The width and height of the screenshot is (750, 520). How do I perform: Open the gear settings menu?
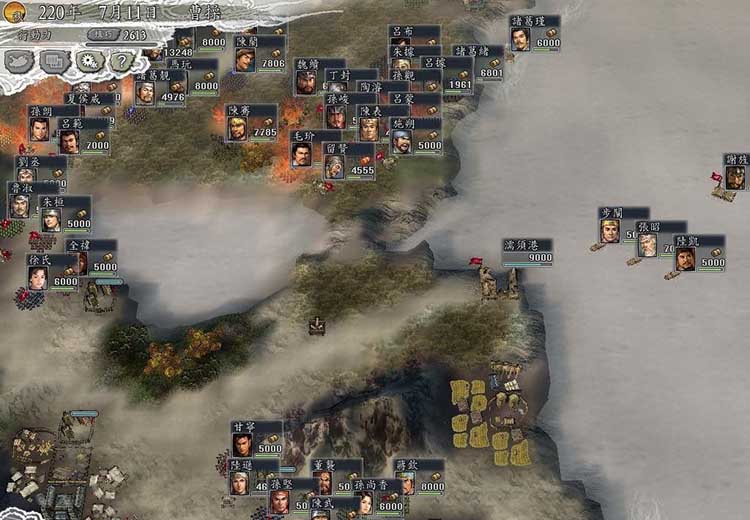click(x=88, y=62)
